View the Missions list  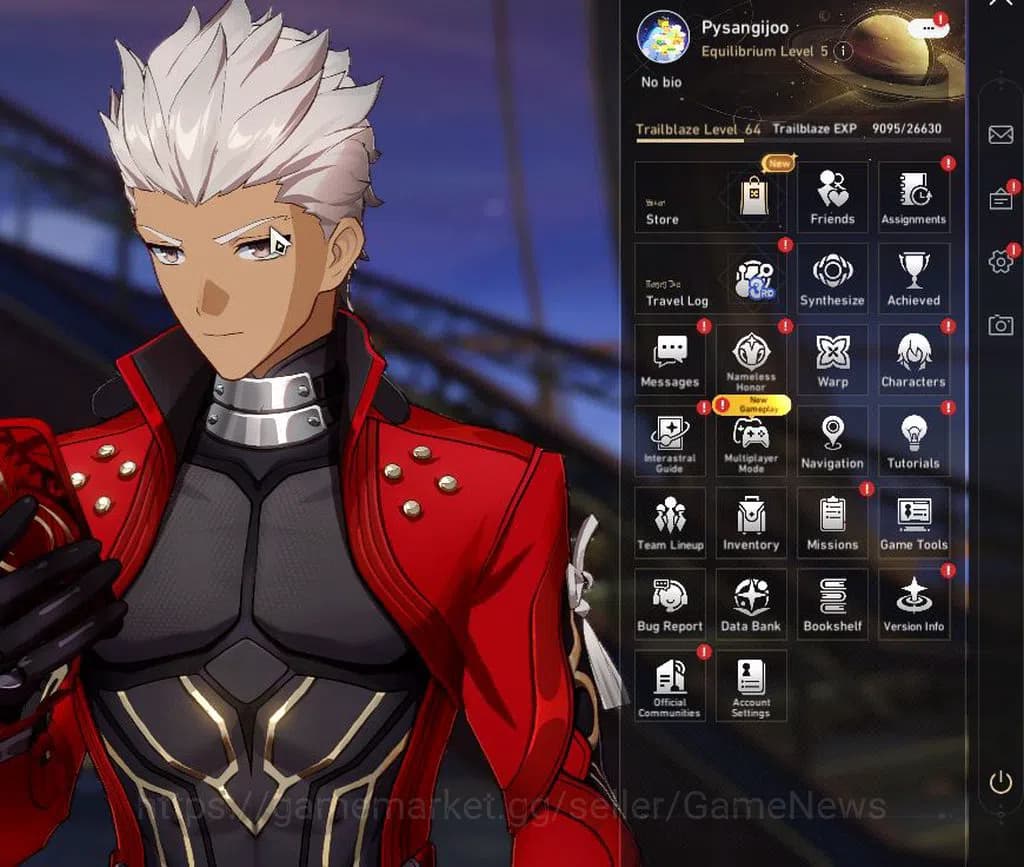(x=832, y=523)
